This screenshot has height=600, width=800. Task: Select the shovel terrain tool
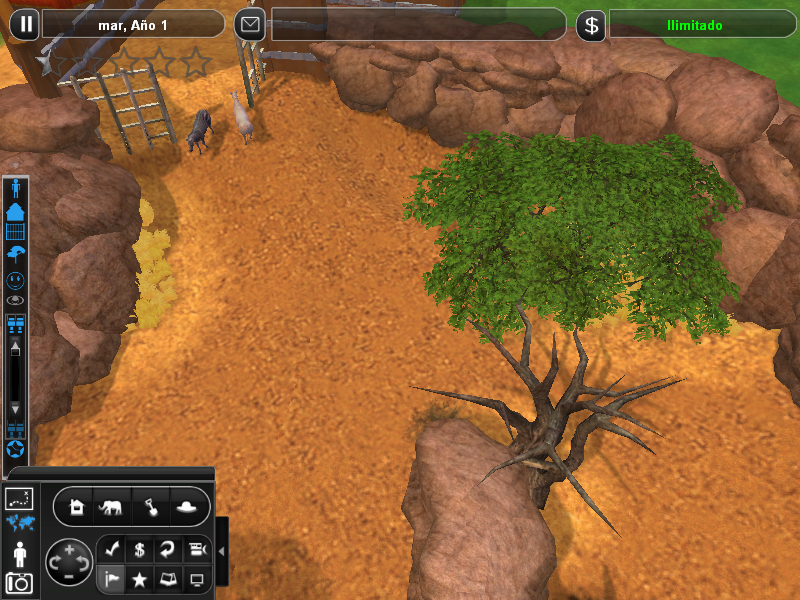point(150,507)
